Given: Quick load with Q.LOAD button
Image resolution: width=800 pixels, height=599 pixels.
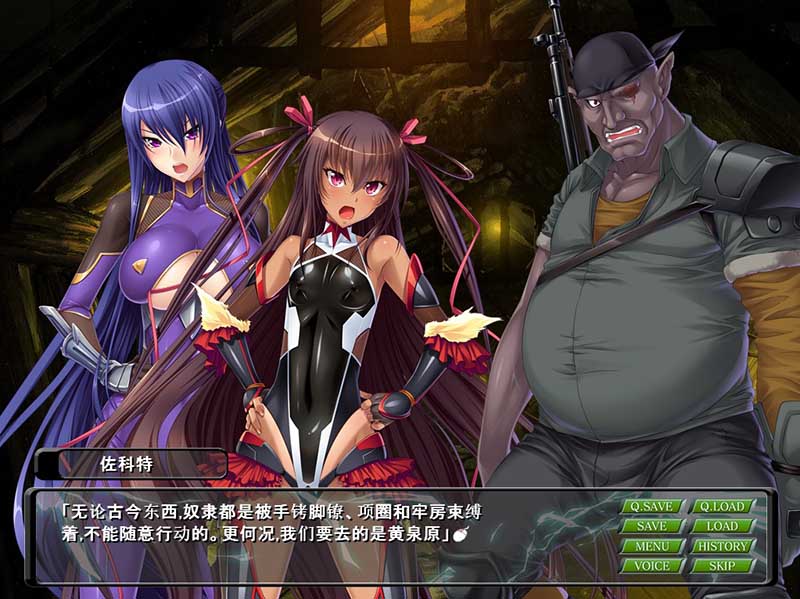Looking at the screenshot, I should [722, 506].
